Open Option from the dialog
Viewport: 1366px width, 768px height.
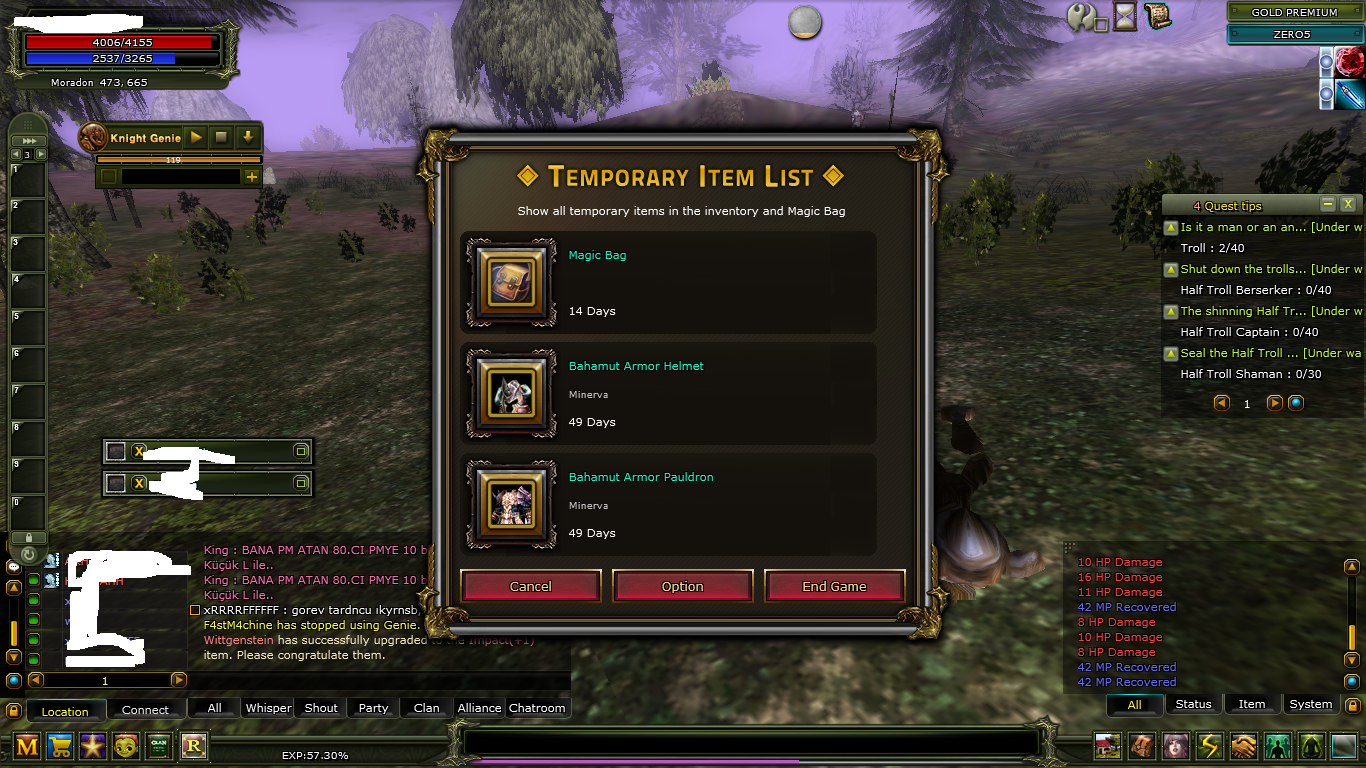682,587
